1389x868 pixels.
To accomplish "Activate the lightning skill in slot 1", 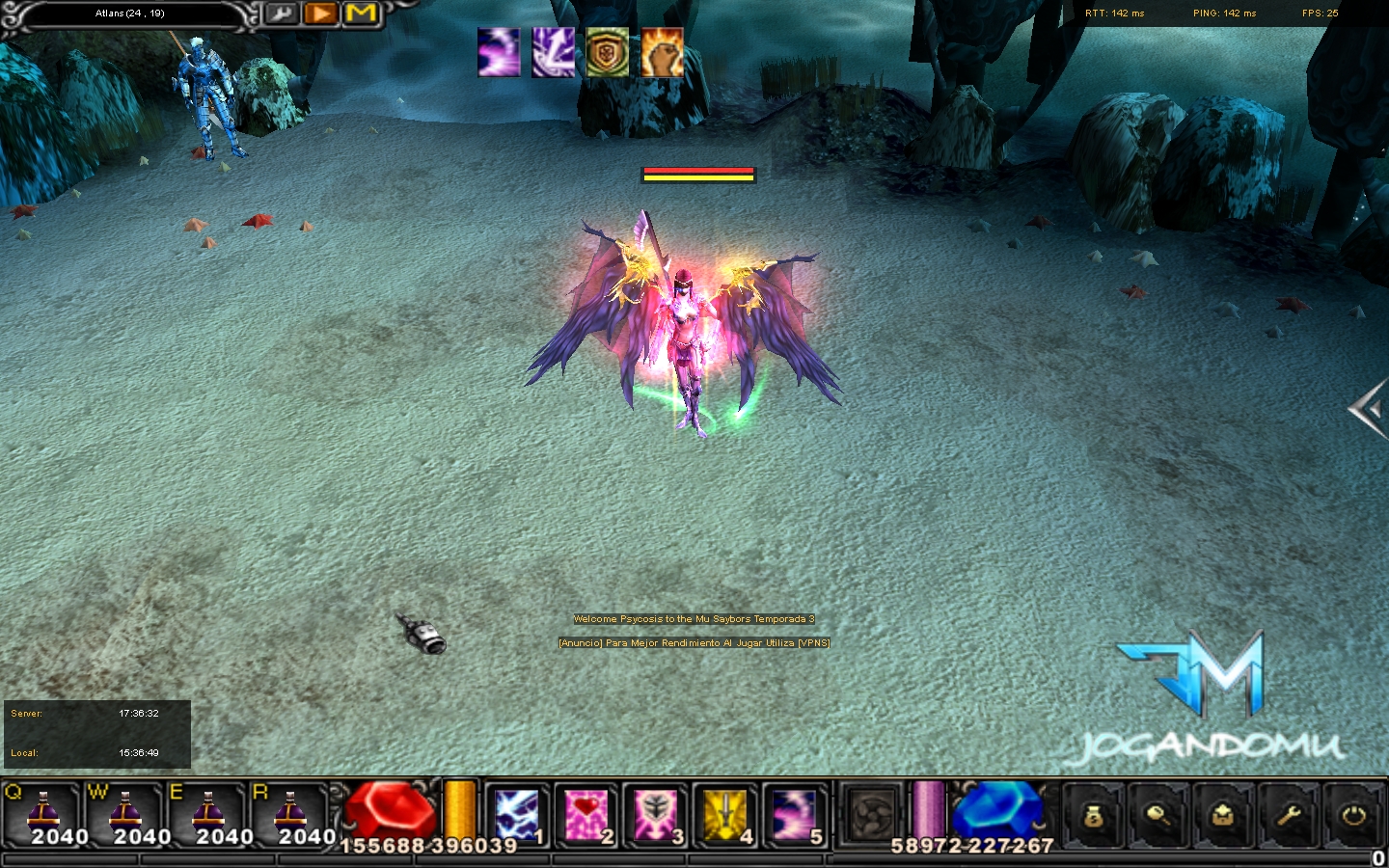I will pyautogui.click(x=516, y=815).
